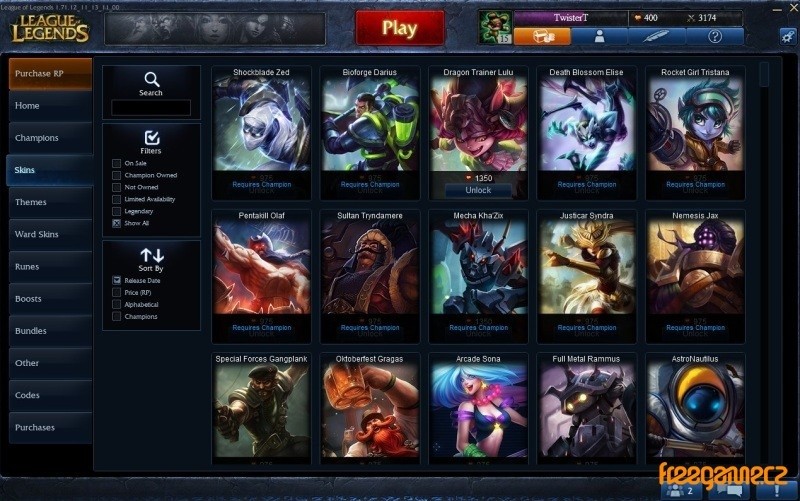The height and width of the screenshot is (501, 800).
Task: Open the question mark help tab
Action: pos(715,36)
